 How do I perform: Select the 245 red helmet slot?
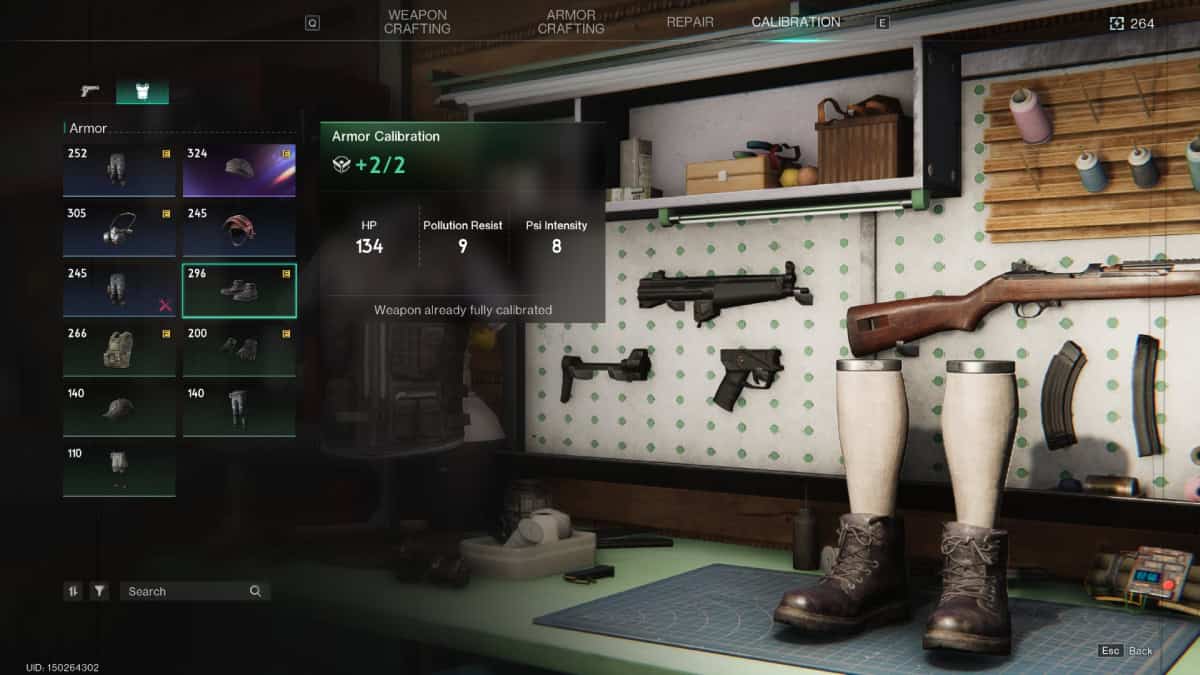click(x=239, y=230)
